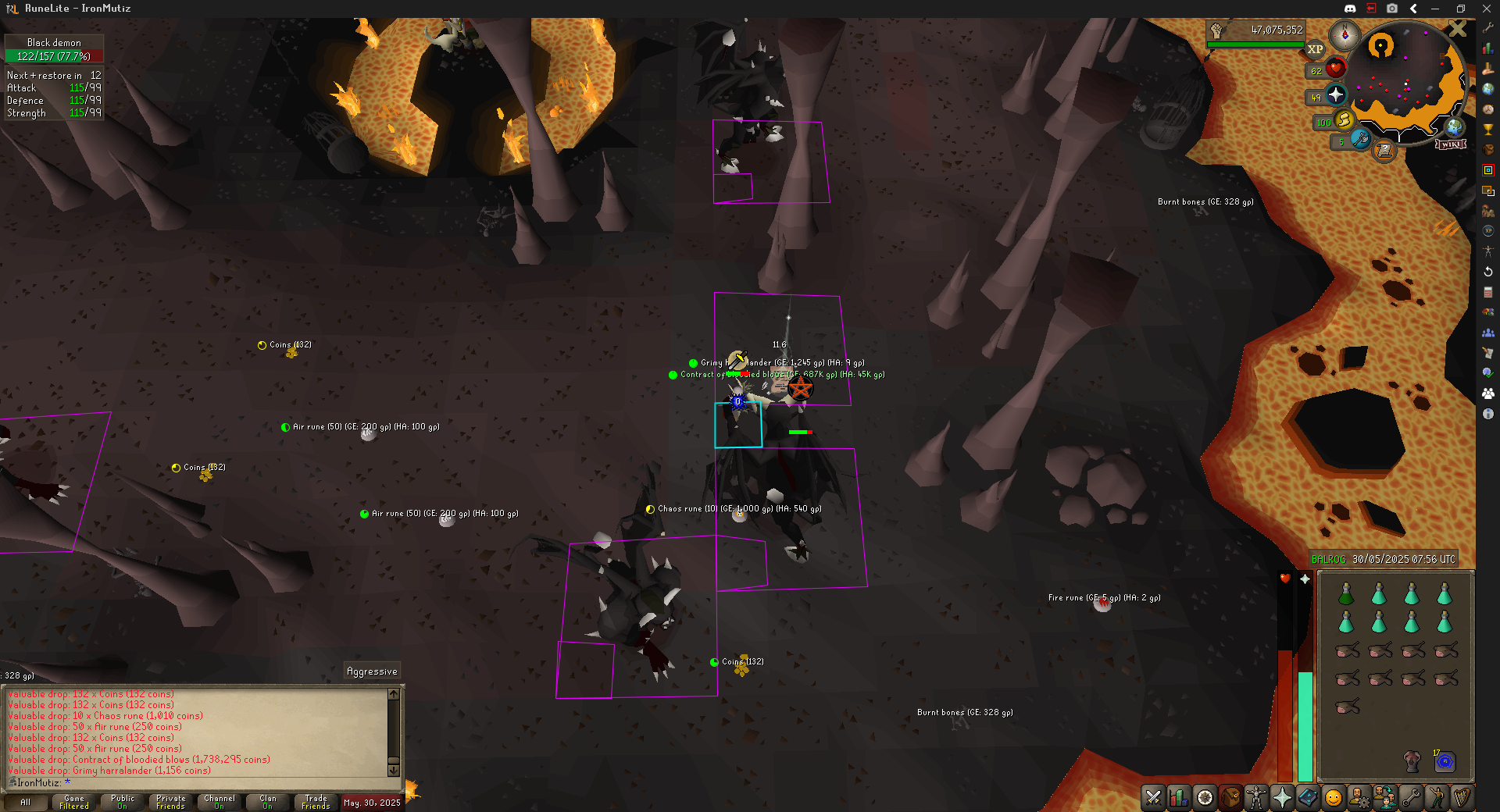Viewport: 1500px width, 812px height.
Task: Click the compass to face north
Action: point(1345,35)
